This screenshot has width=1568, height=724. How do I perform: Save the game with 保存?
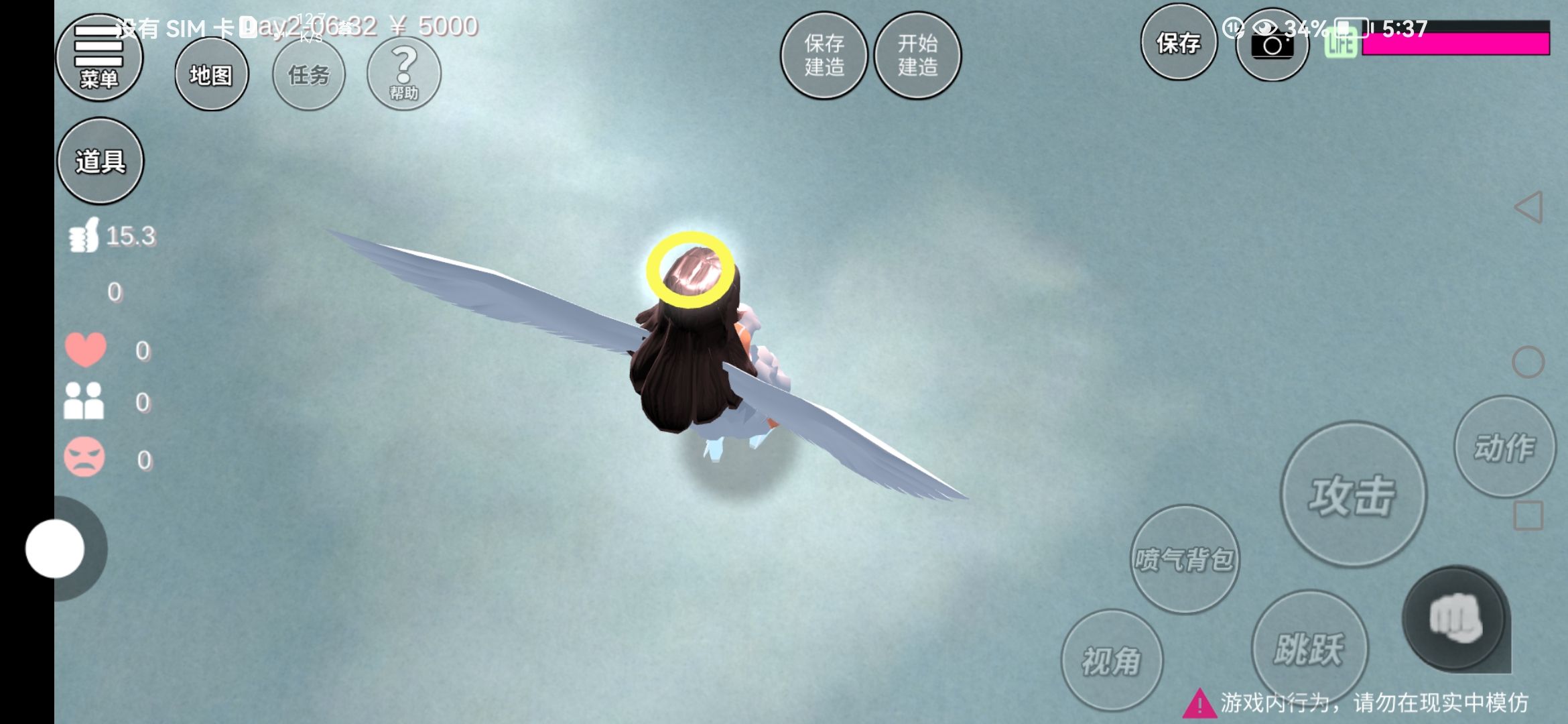1178,43
